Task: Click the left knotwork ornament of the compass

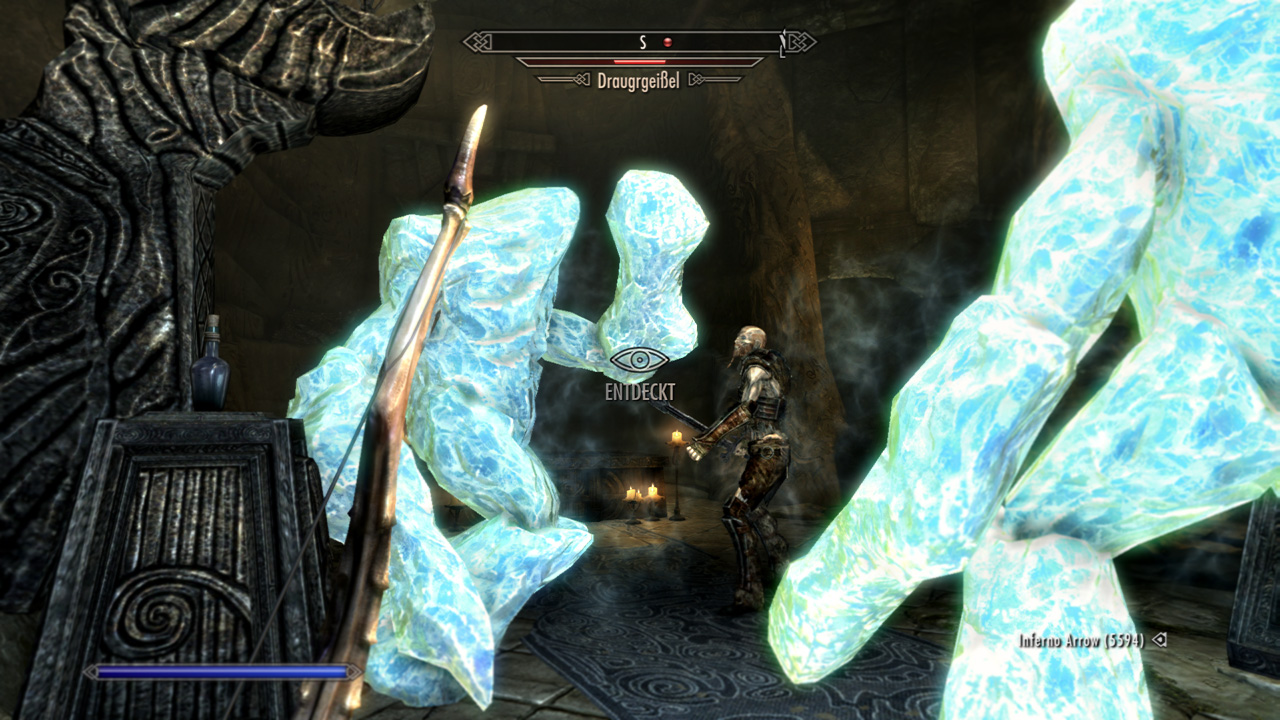Action: point(477,42)
